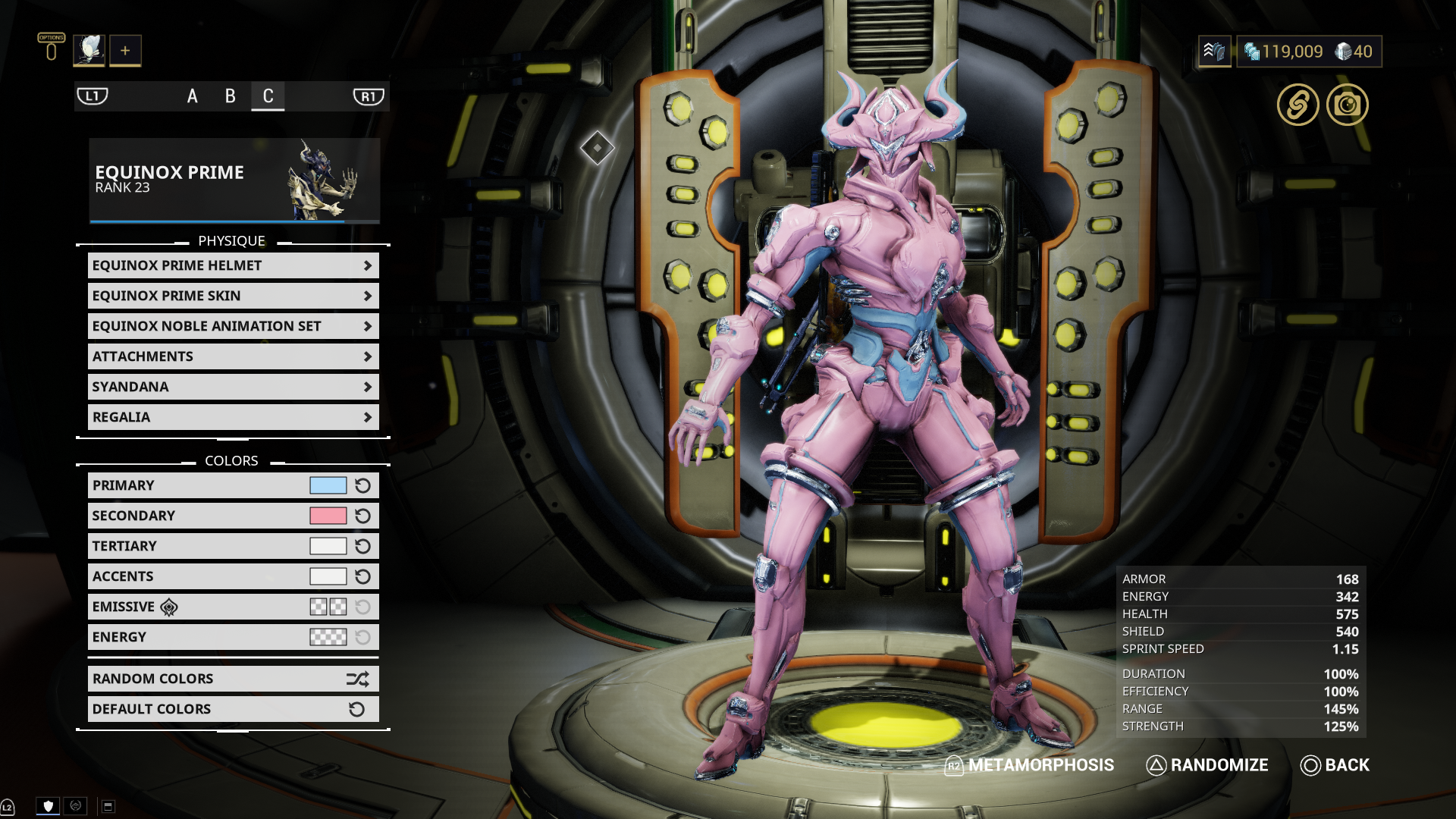Edit the Tertiary color swatch

tap(328, 546)
